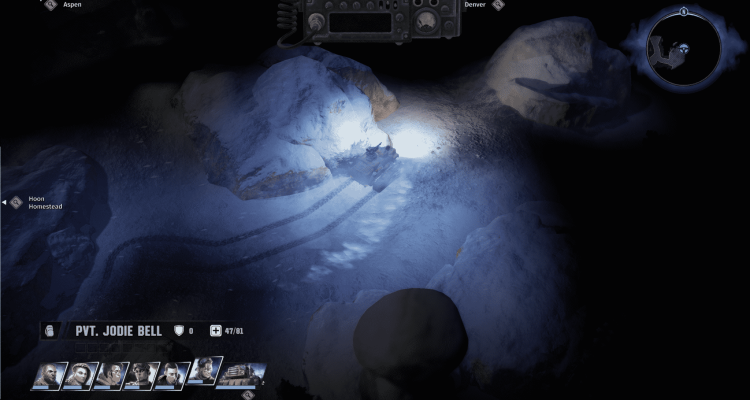Open Pvt. Jodie Bell's backpack icon

[52, 331]
